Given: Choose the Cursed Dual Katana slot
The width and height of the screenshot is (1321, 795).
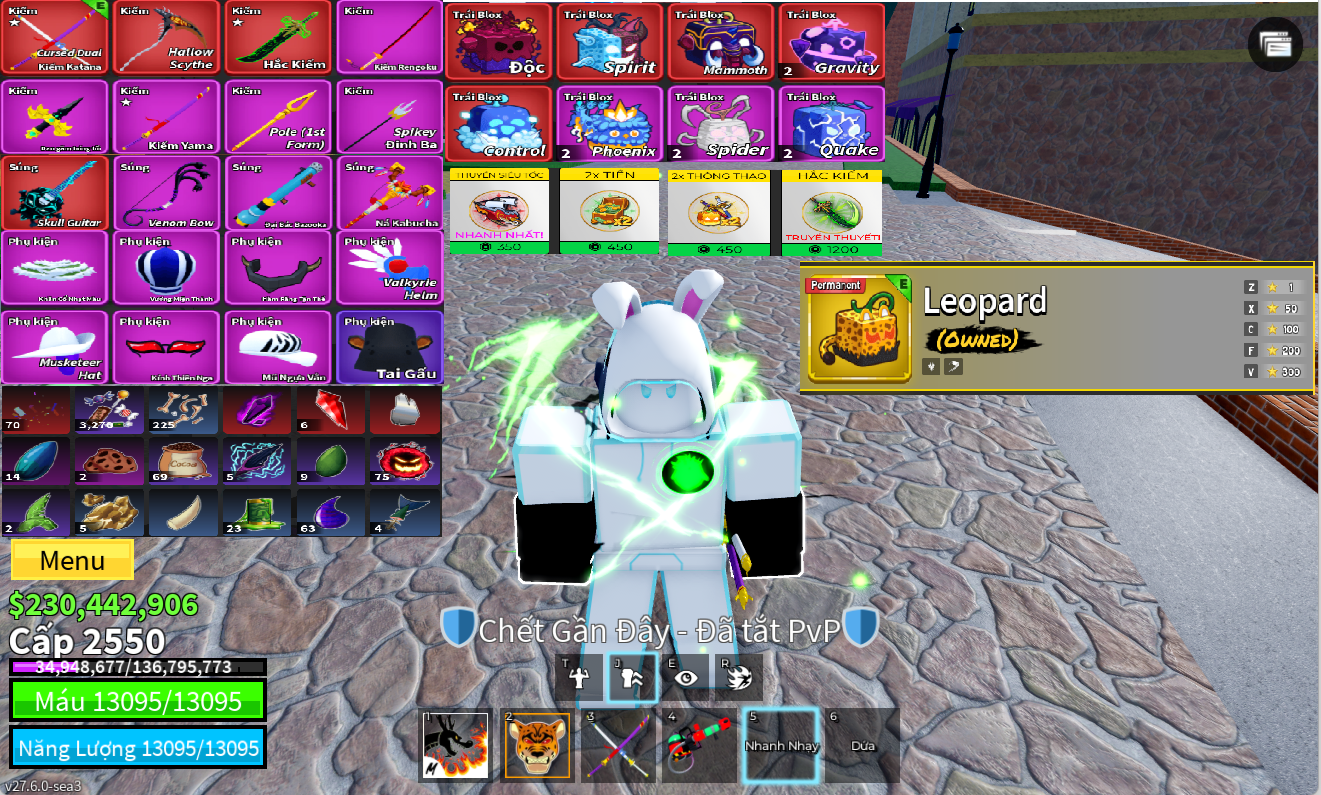Looking at the screenshot, I should point(55,38).
